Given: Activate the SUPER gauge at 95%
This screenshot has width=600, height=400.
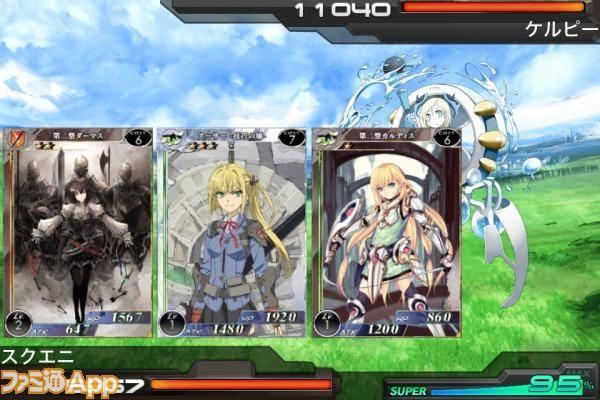Looking at the screenshot, I should coord(490,386).
